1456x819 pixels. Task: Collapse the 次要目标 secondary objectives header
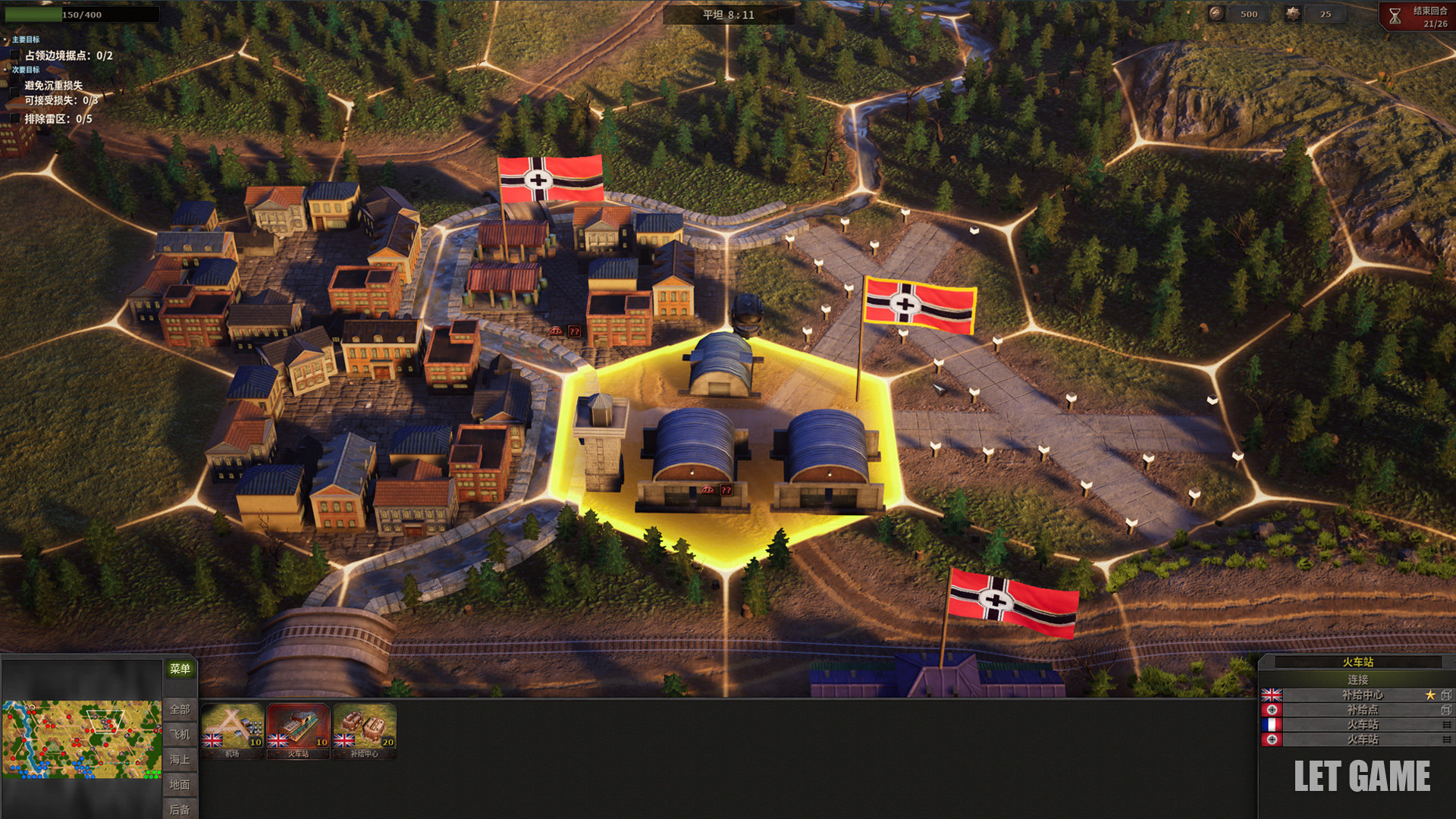[25, 70]
